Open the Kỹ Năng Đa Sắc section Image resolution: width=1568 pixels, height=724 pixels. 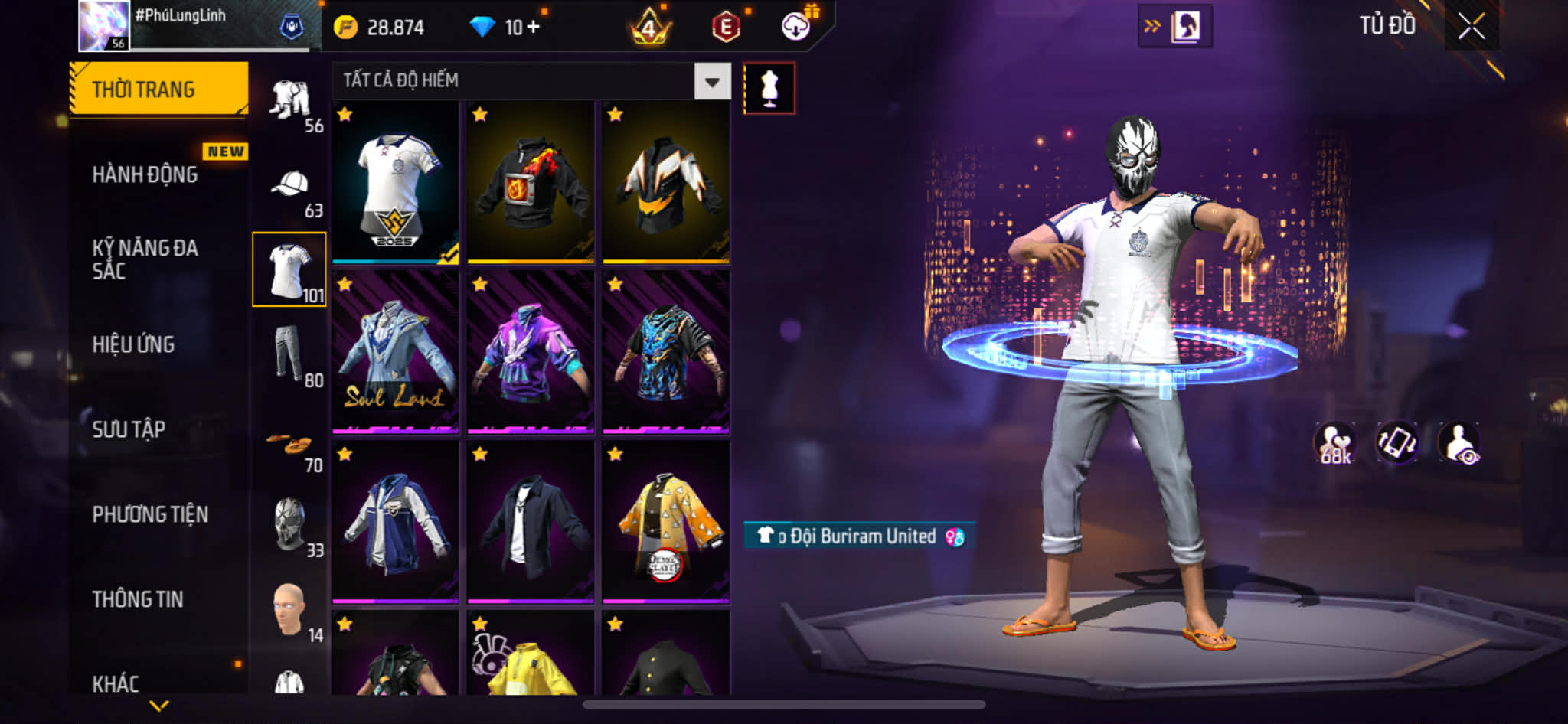click(145, 259)
